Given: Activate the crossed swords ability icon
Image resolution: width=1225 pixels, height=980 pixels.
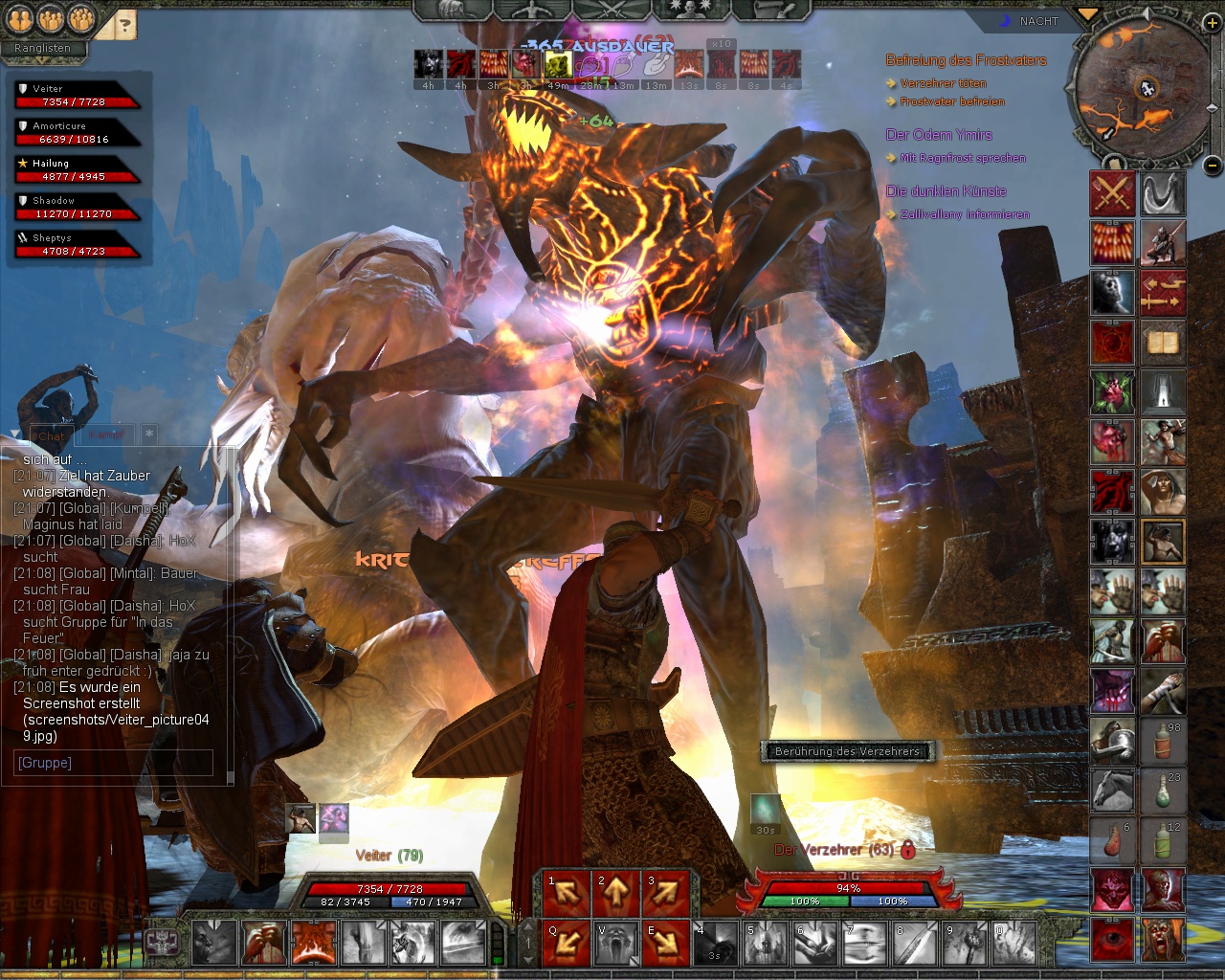Looking at the screenshot, I should click(1112, 193).
